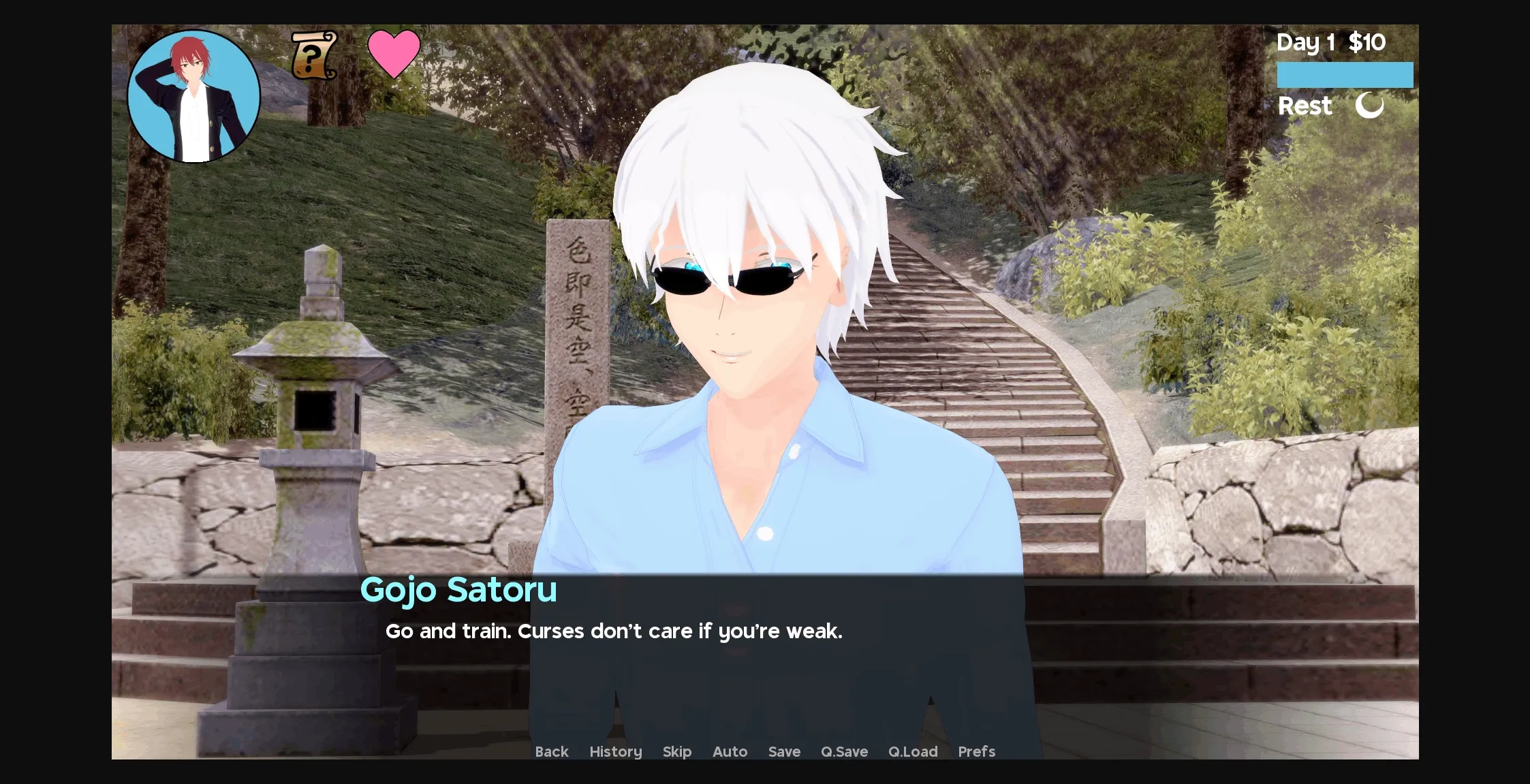This screenshot has width=1530, height=784.
Task: Toggle Skip mode for dialogue
Action: 676,751
